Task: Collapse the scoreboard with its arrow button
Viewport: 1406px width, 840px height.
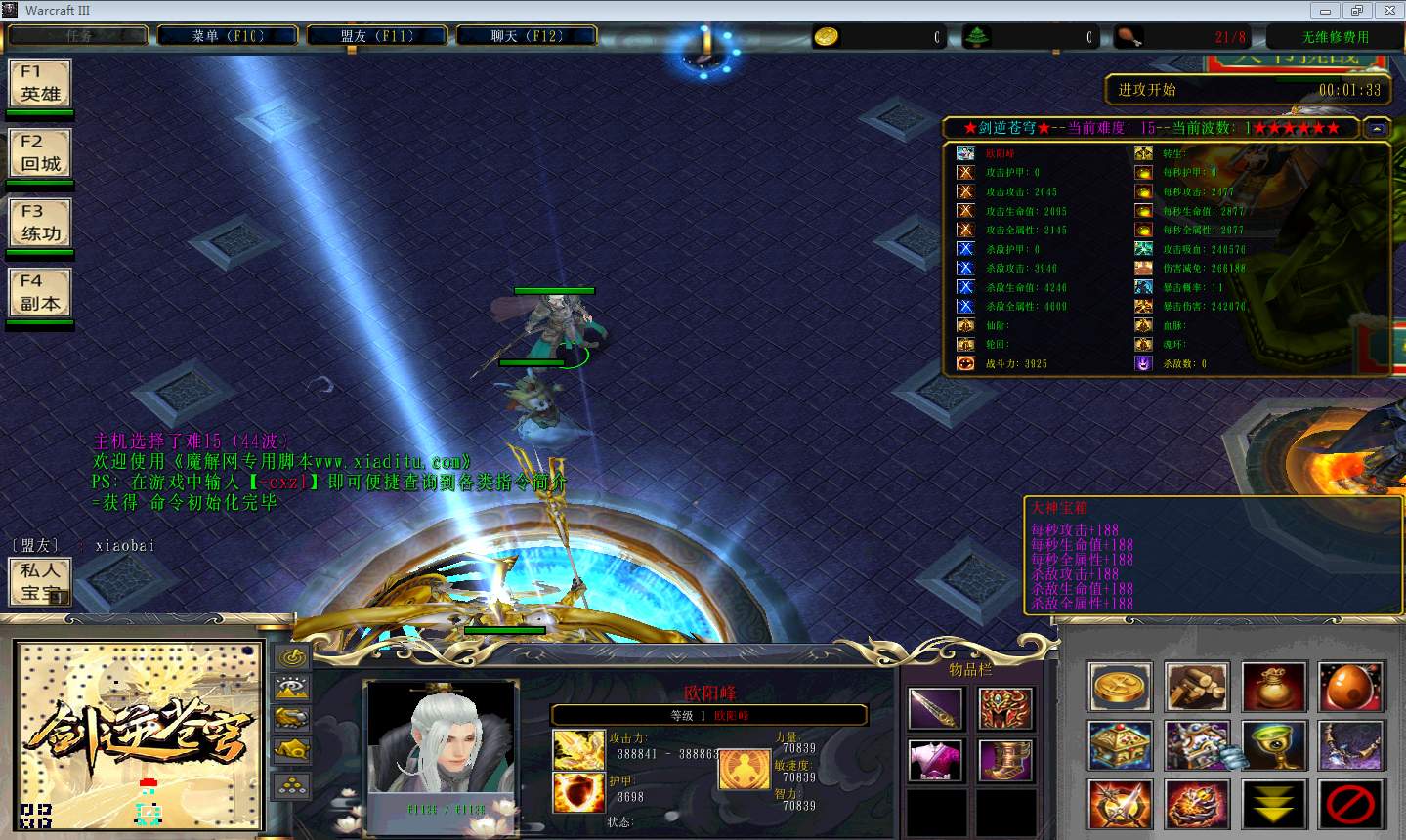Action: [1376, 128]
